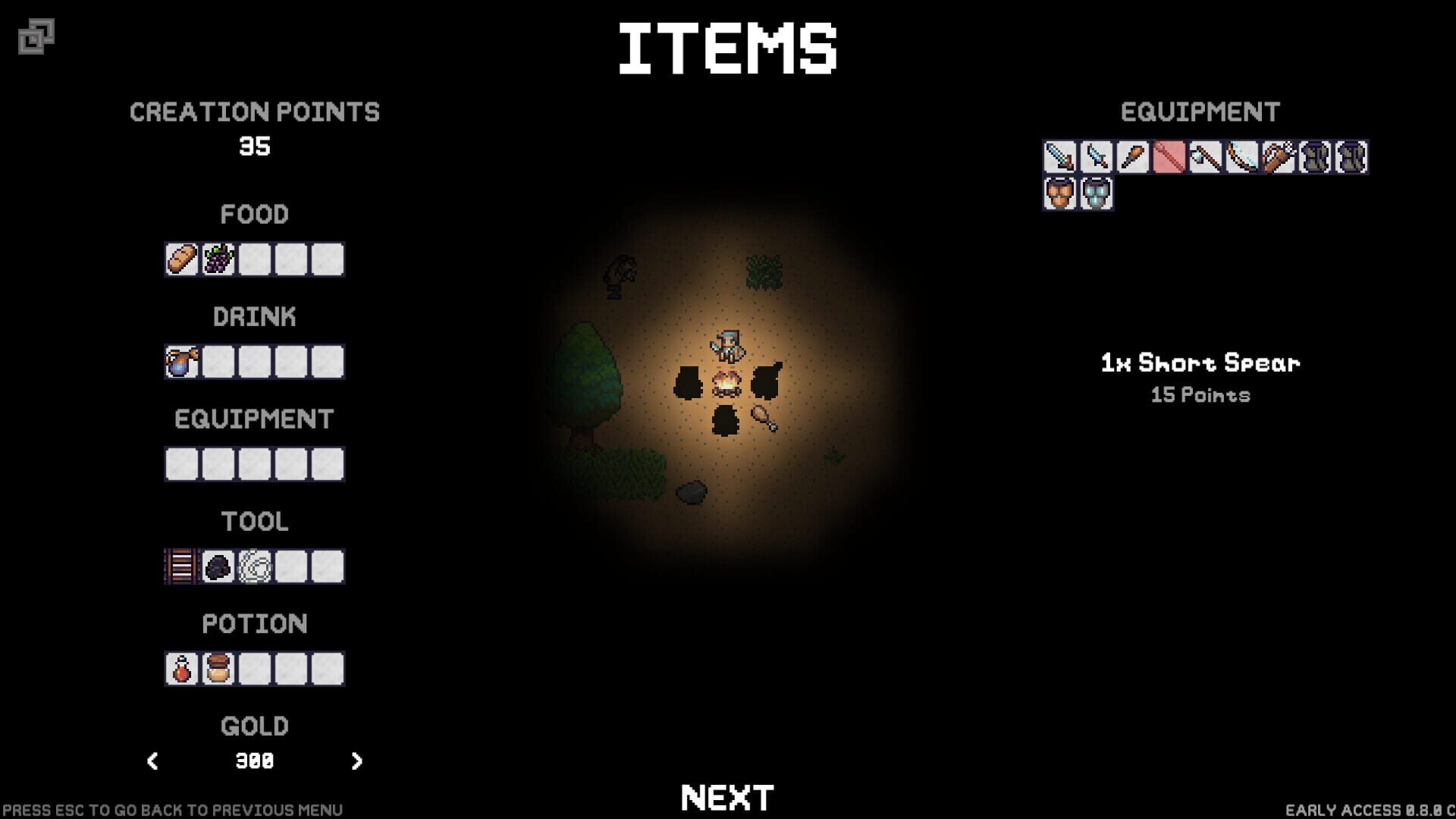The image size is (1456, 819).
Task: Select the sword in the Equipment grid
Action: pos(1059,156)
